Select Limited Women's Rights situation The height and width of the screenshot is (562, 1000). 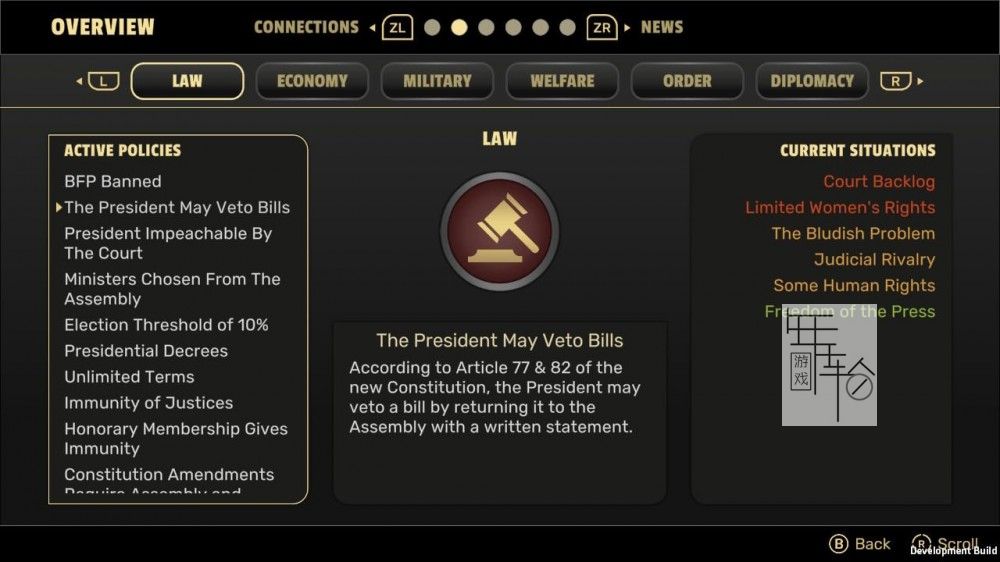(840, 207)
